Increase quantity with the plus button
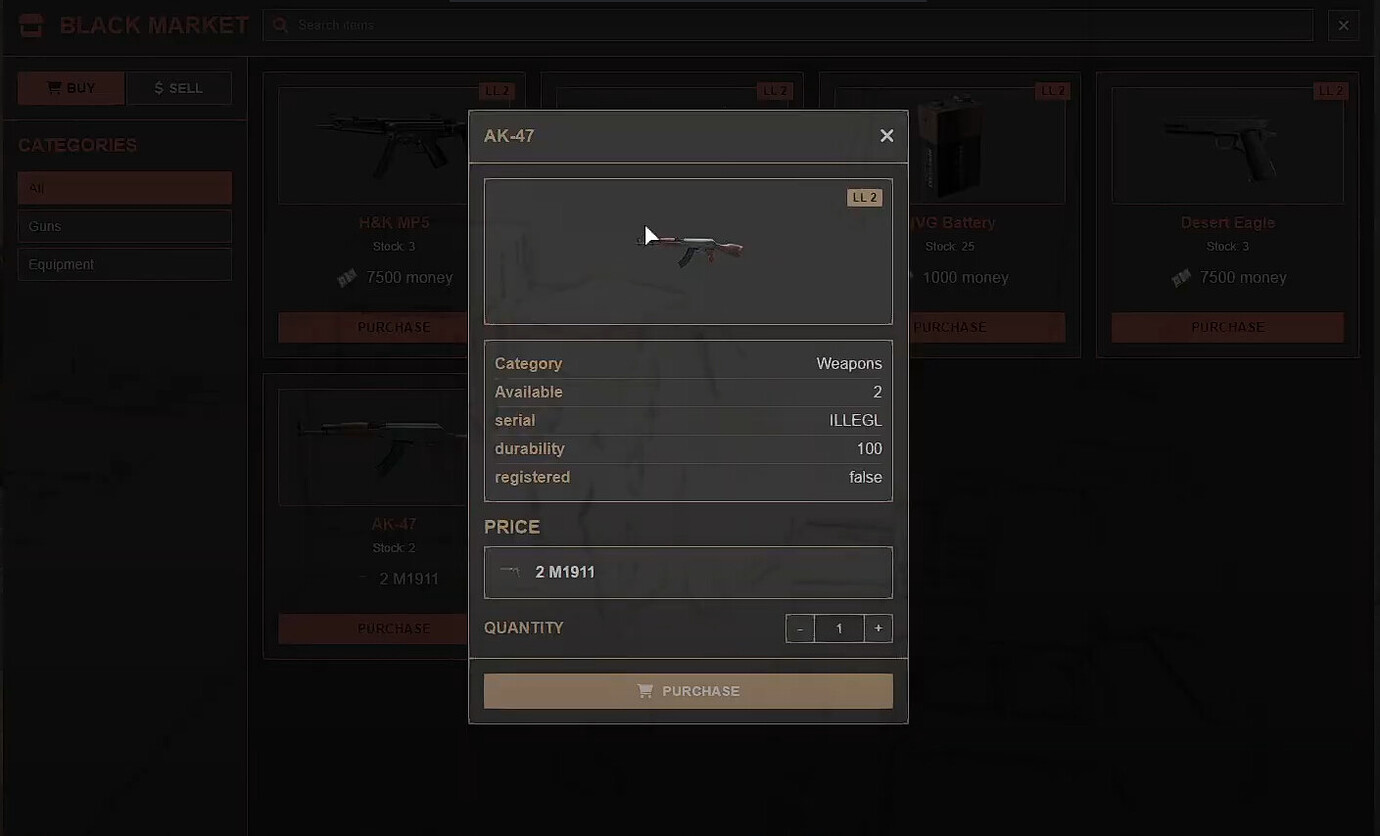Screen dimensions: 1380x836 [x=878, y=628]
